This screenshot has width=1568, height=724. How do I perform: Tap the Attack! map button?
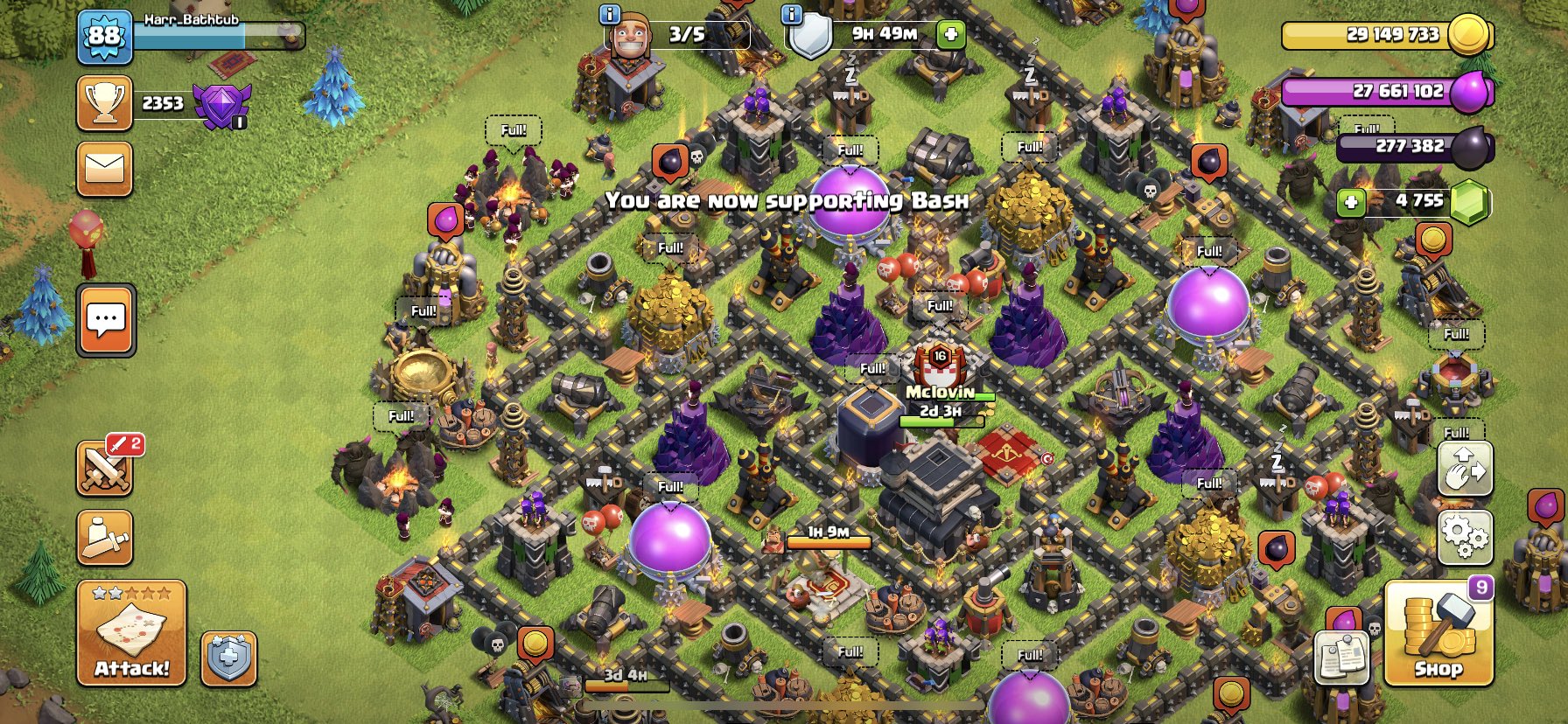pos(131,633)
